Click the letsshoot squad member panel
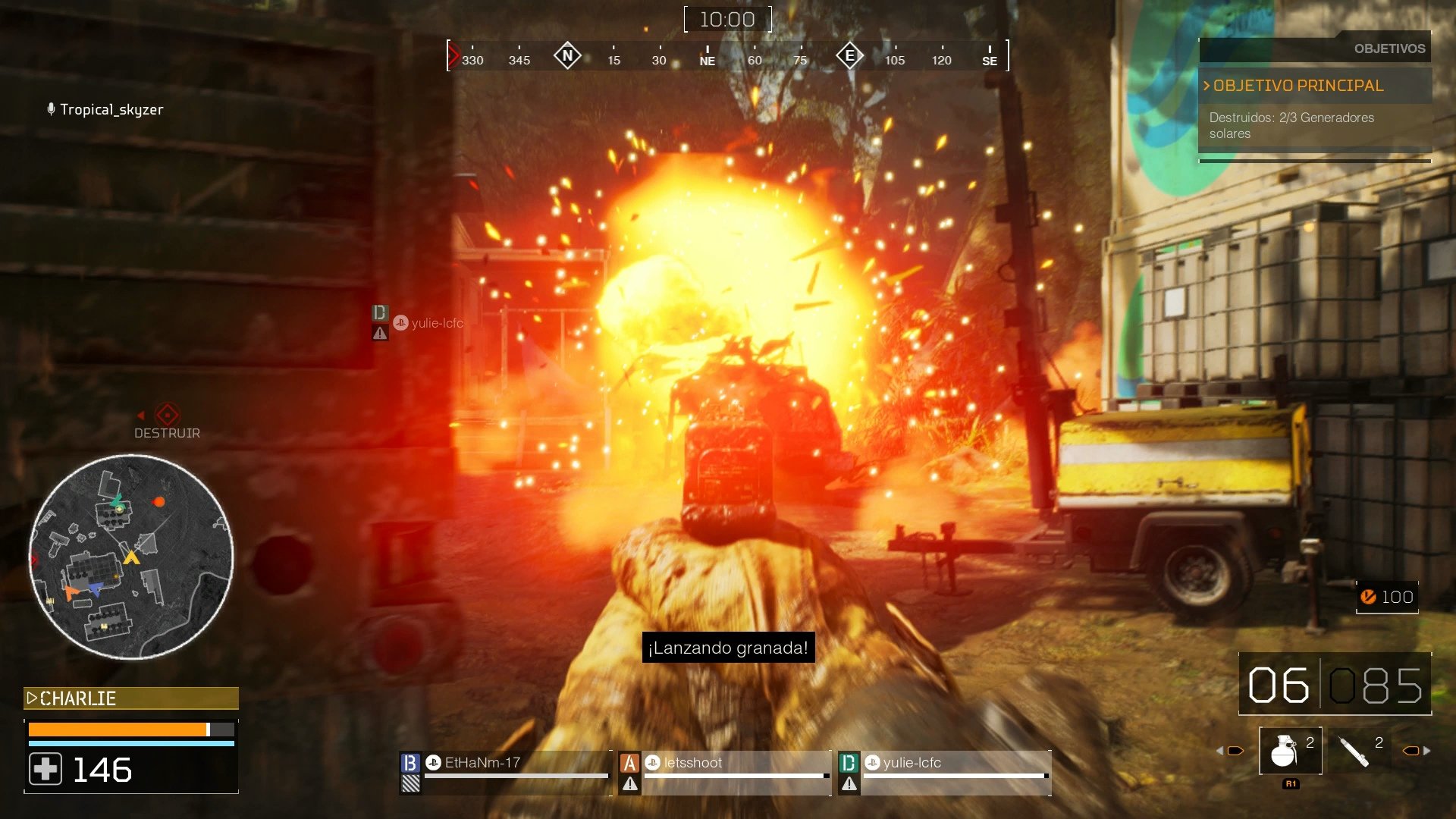Viewport: 1456px width, 819px height. click(724, 770)
